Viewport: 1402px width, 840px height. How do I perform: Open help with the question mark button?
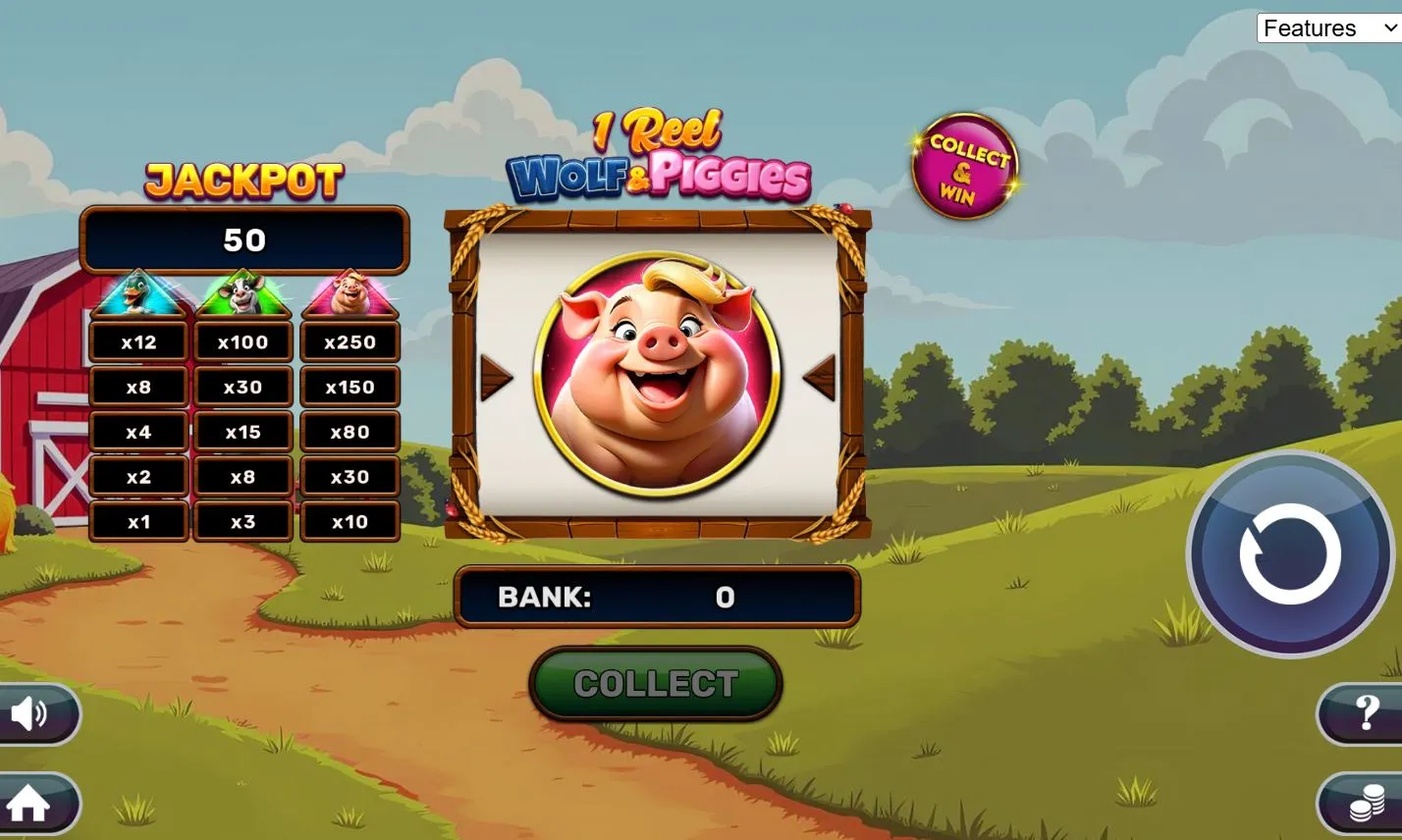[x=1365, y=713]
